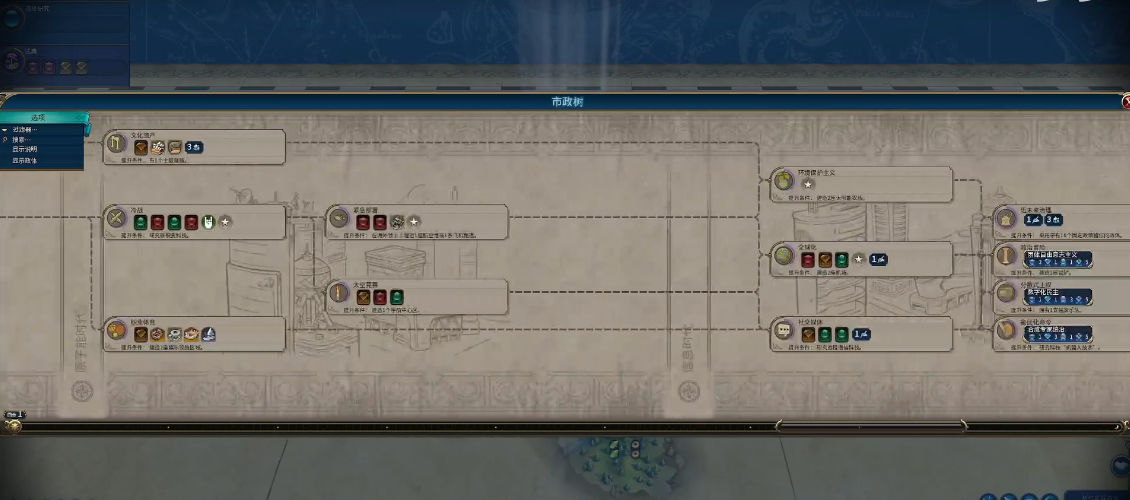Click the 数字化民主 government card
Viewport: 1130px width, 500px height.
click(x=1062, y=295)
